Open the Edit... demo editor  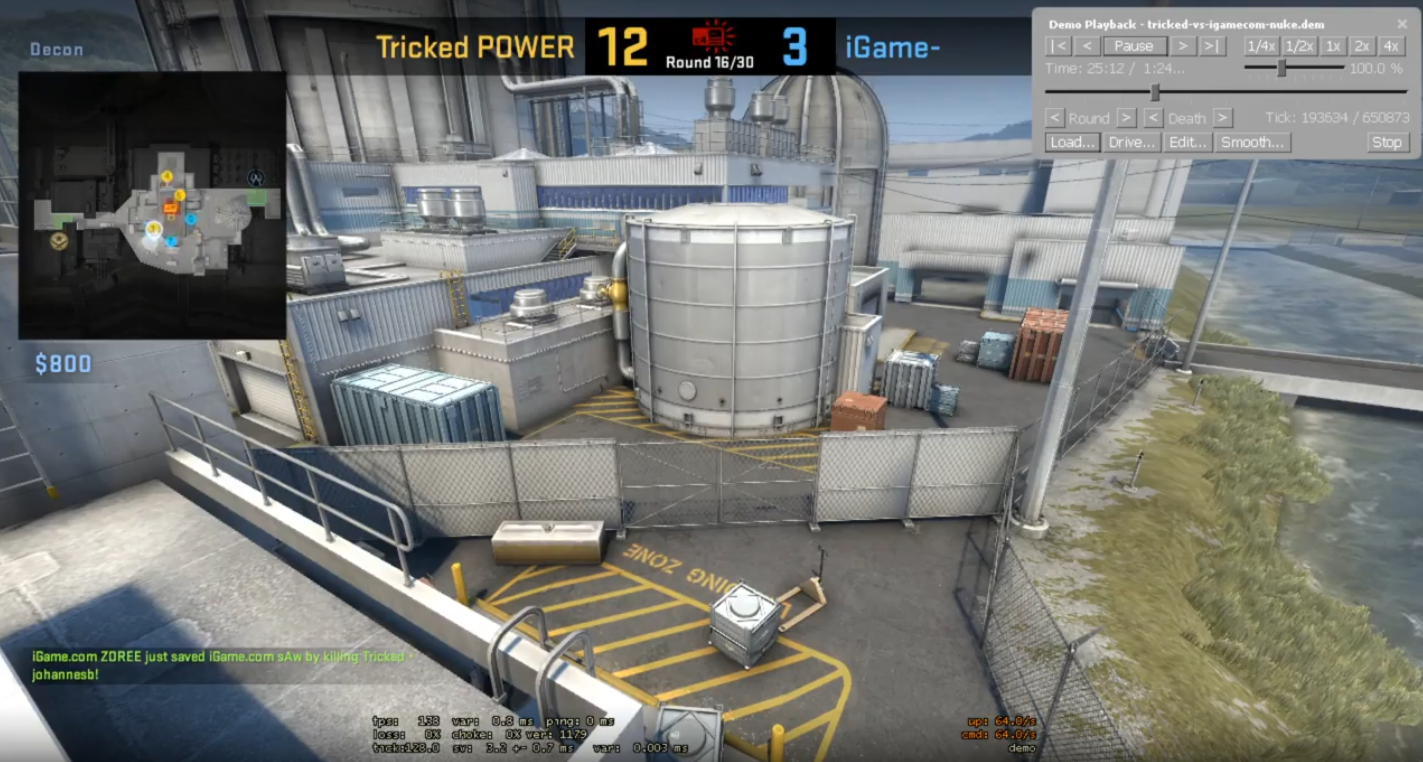pyautogui.click(x=1189, y=143)
